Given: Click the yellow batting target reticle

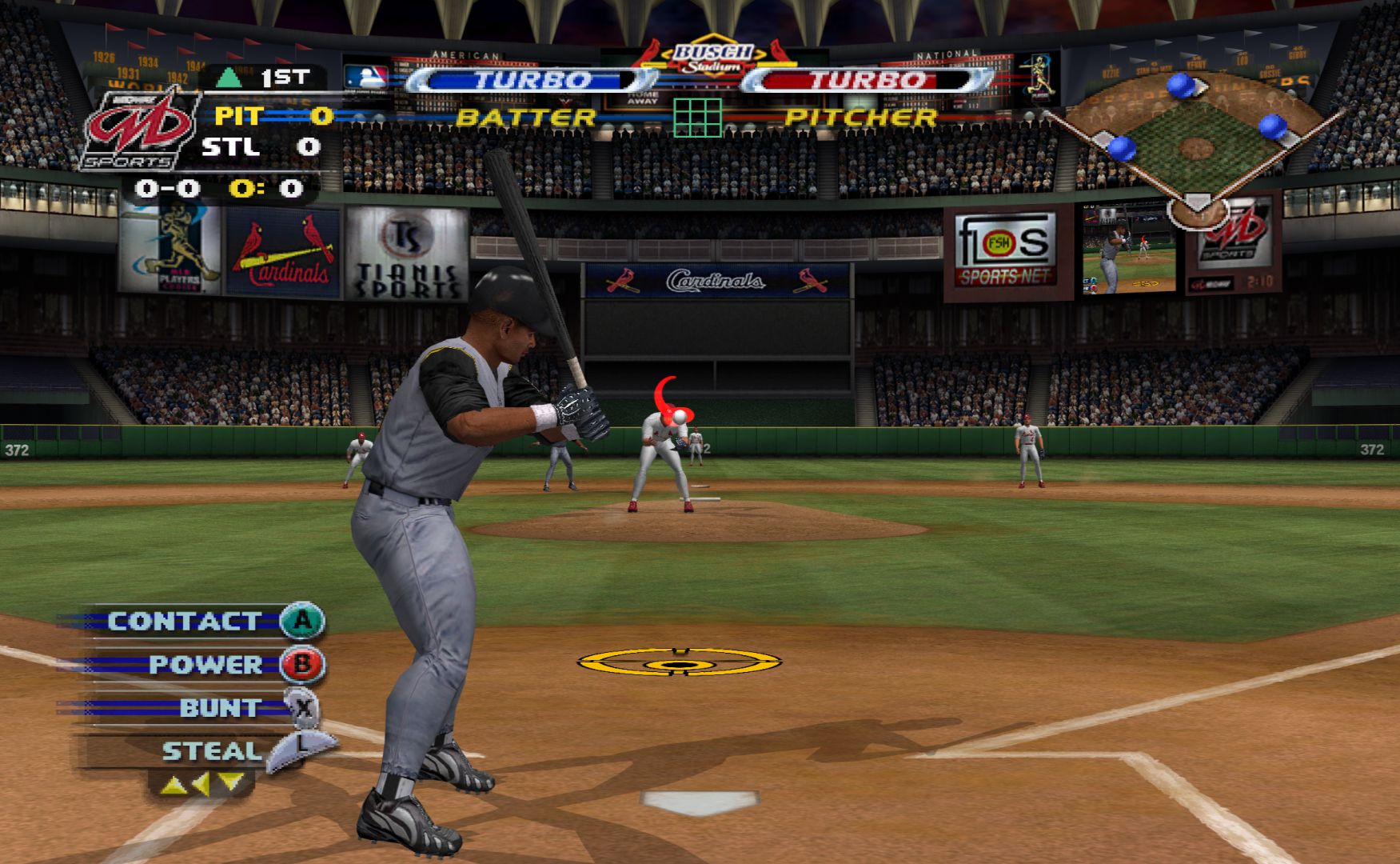Looking at the screenshot, I should tap(679, 662).
